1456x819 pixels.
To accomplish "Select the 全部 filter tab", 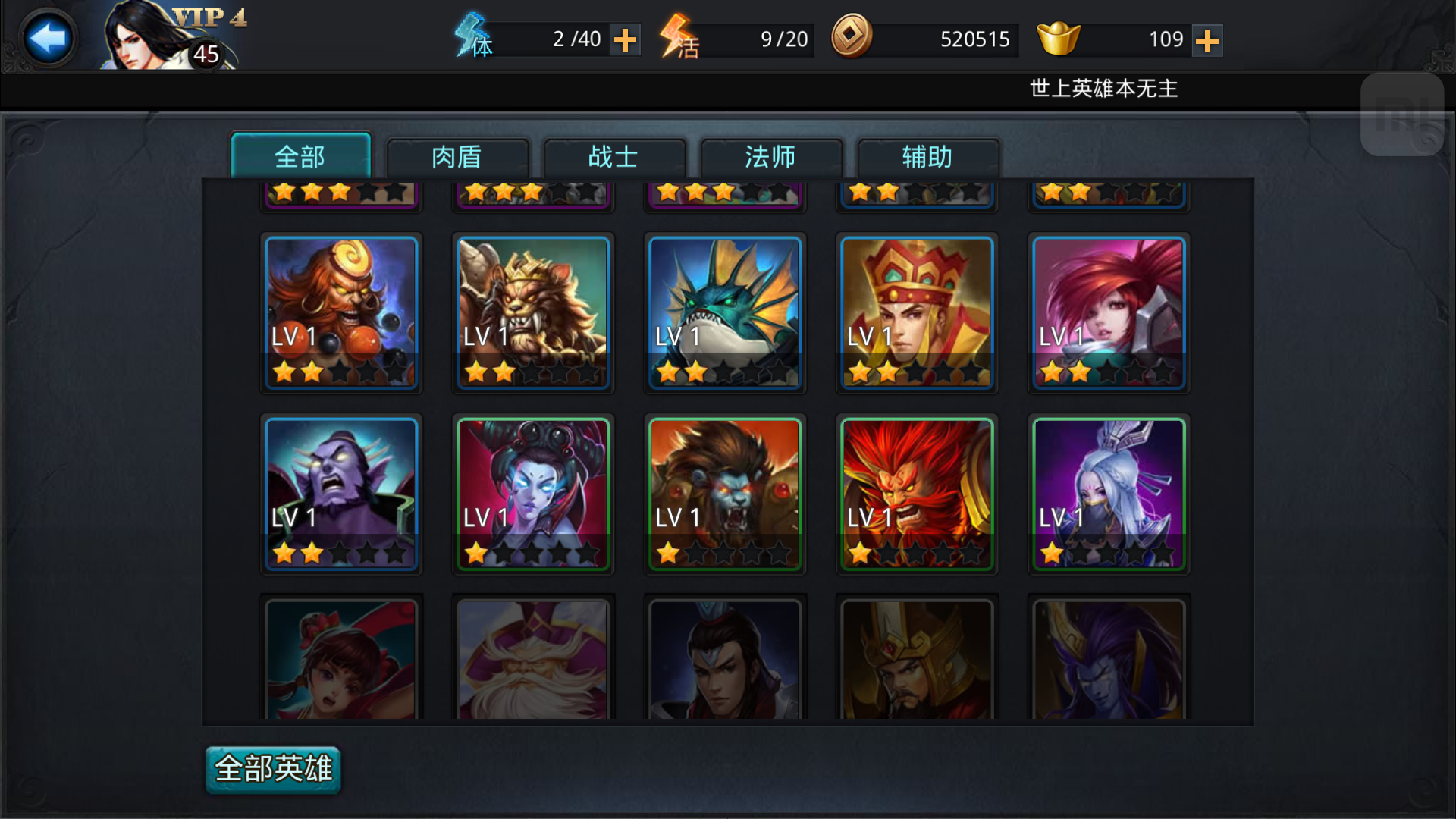I will (301, 157).
